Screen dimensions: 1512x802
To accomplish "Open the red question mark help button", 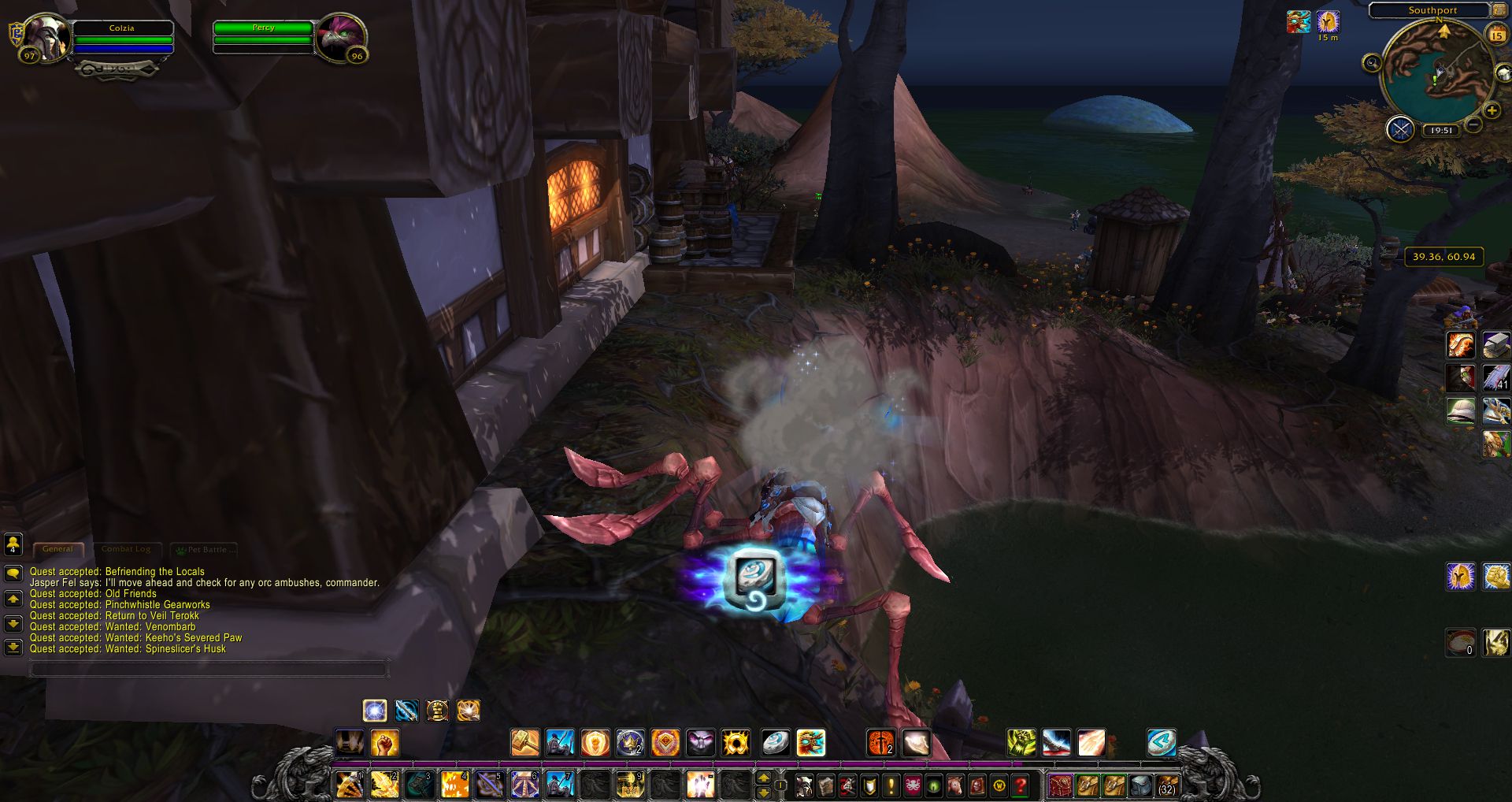I will pos(1021,785).
